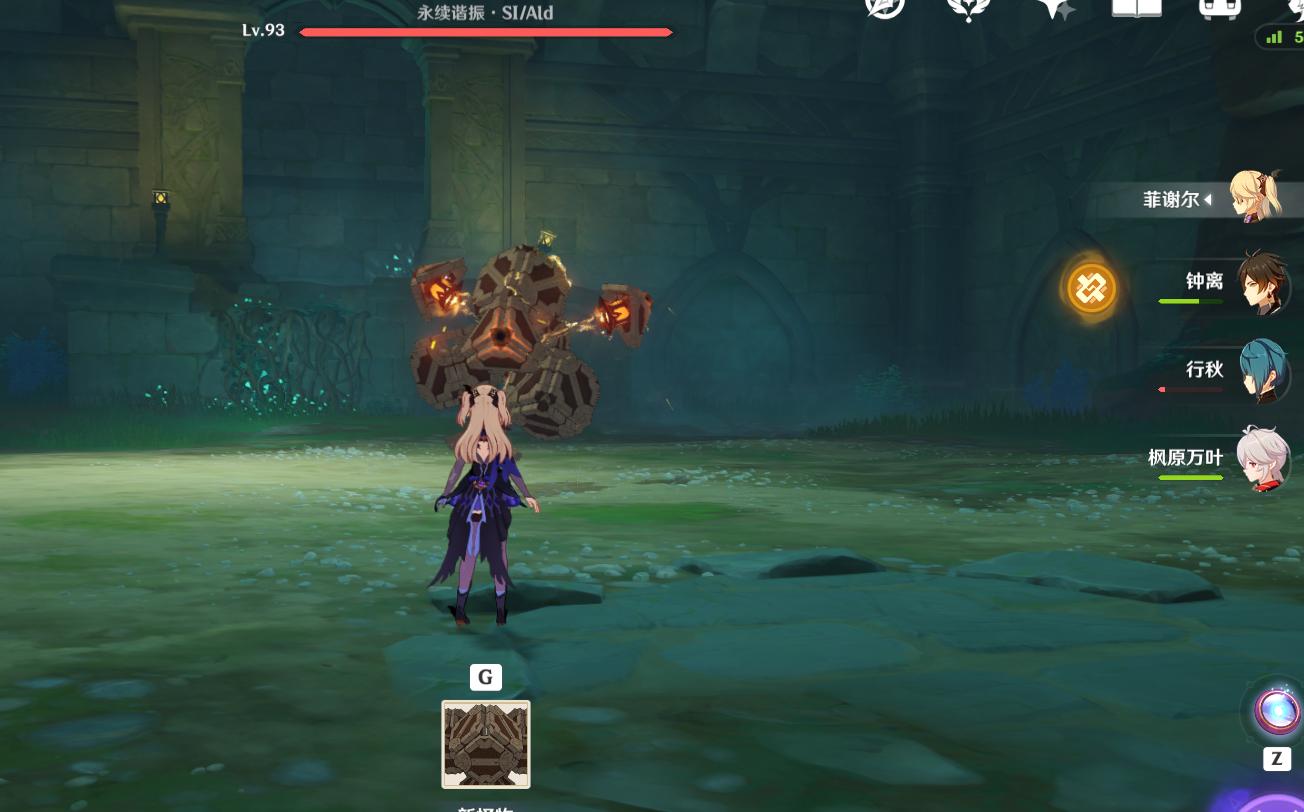Use the glowing orb gadget
The height and width of the screenshot is (812, 1304).
pos(1277,710)
